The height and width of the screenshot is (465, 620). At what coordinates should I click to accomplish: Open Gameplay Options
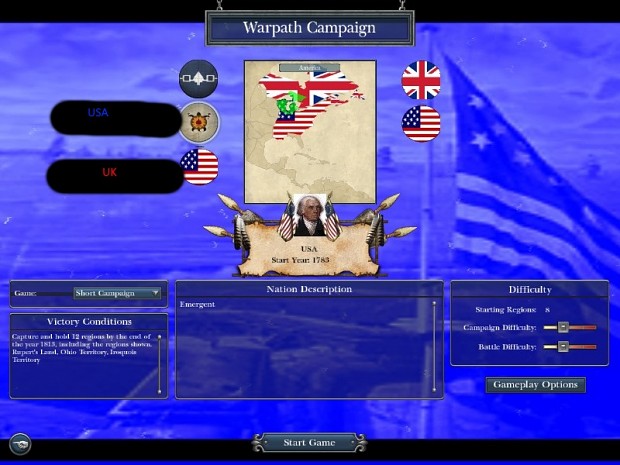pyautogui.click(x=535, y=385)
